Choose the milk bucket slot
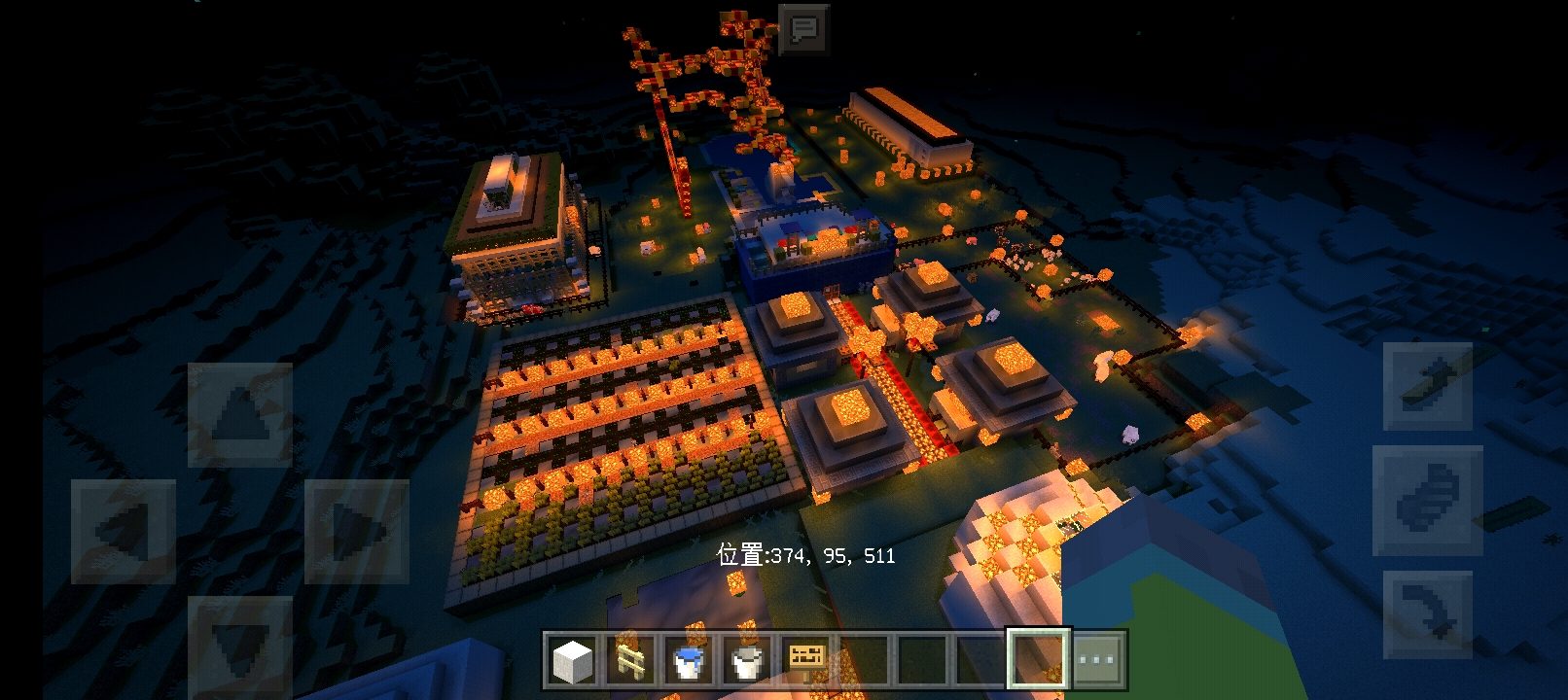 (x=748, y=660)
